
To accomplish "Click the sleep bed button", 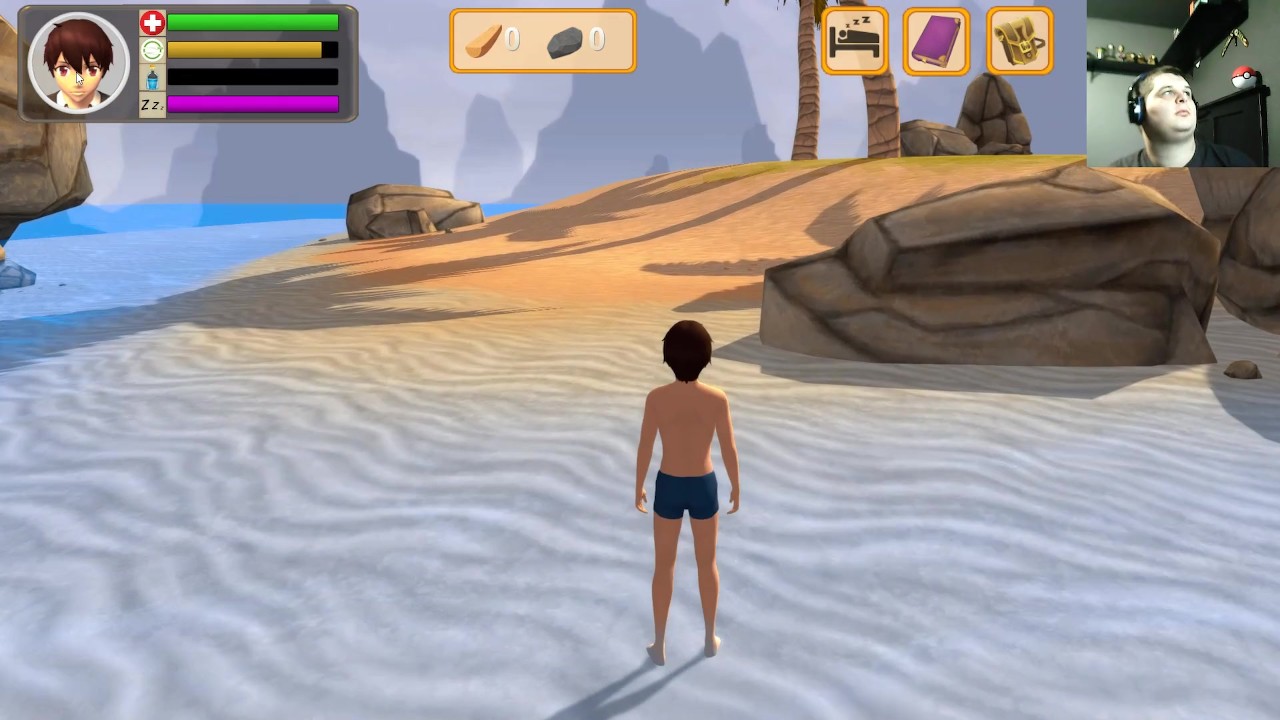I will (x=855, y=42).
